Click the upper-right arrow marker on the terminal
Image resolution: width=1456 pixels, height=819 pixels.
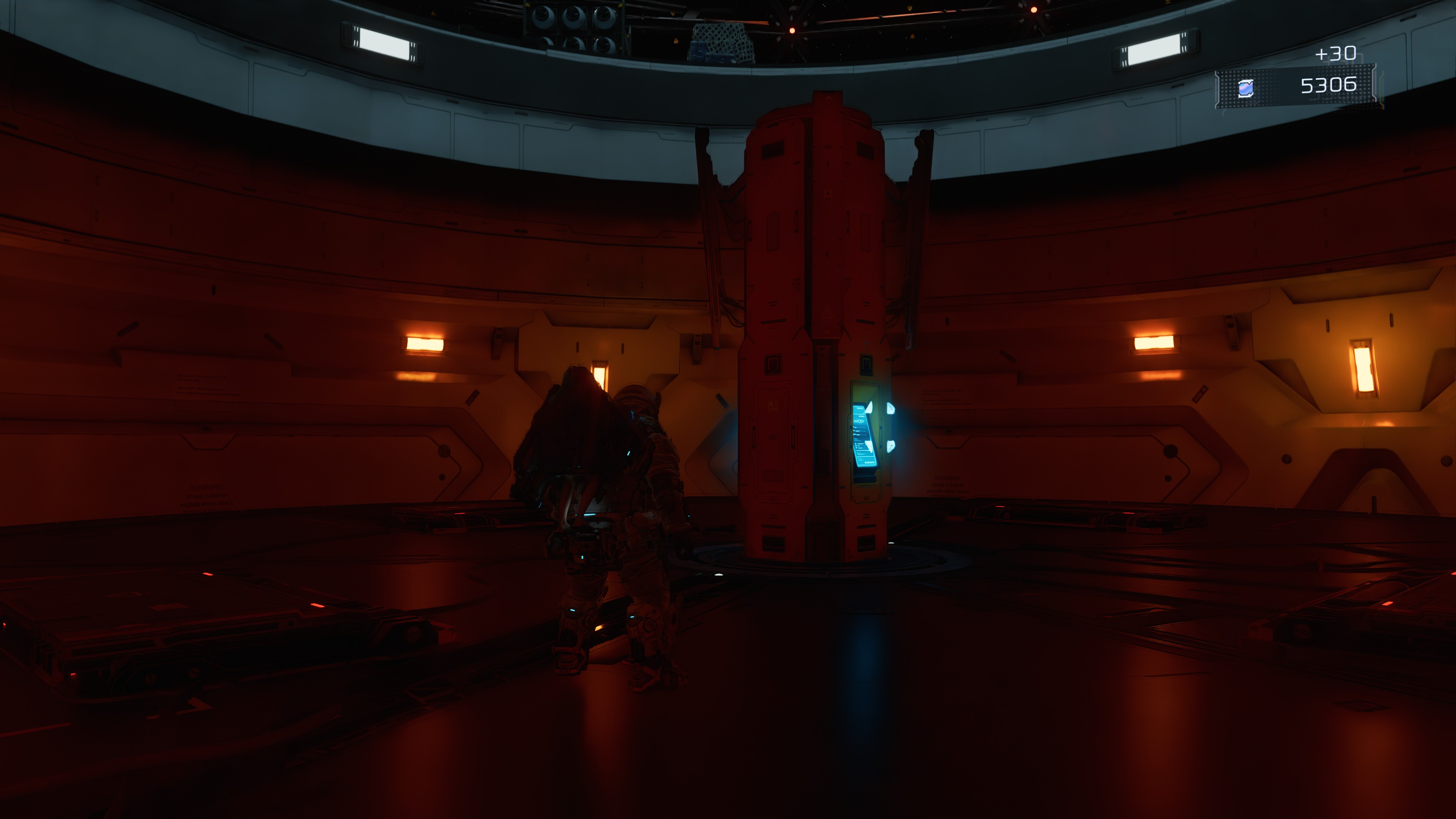(891, 409)
